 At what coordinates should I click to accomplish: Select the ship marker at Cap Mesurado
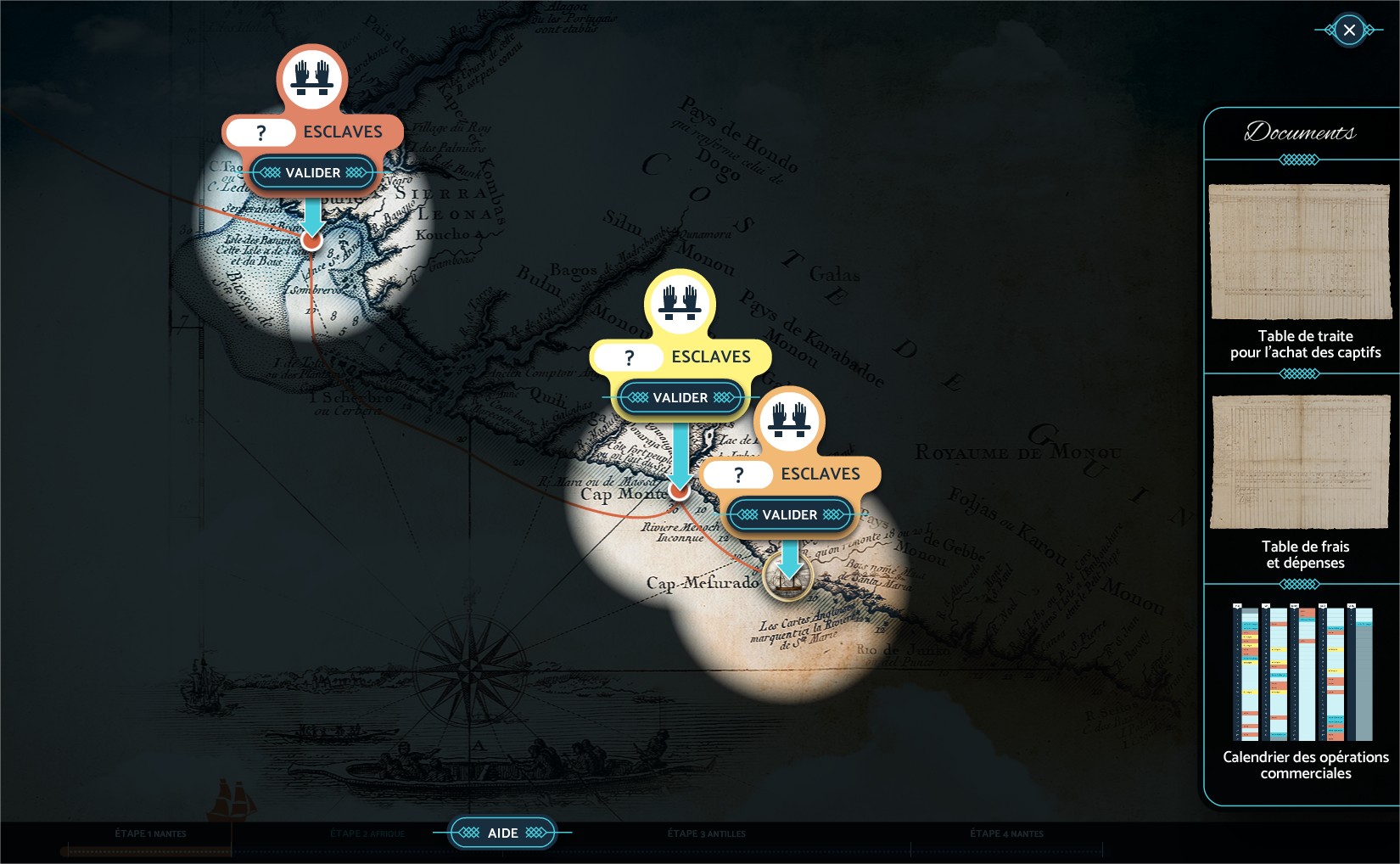(787, 577)
